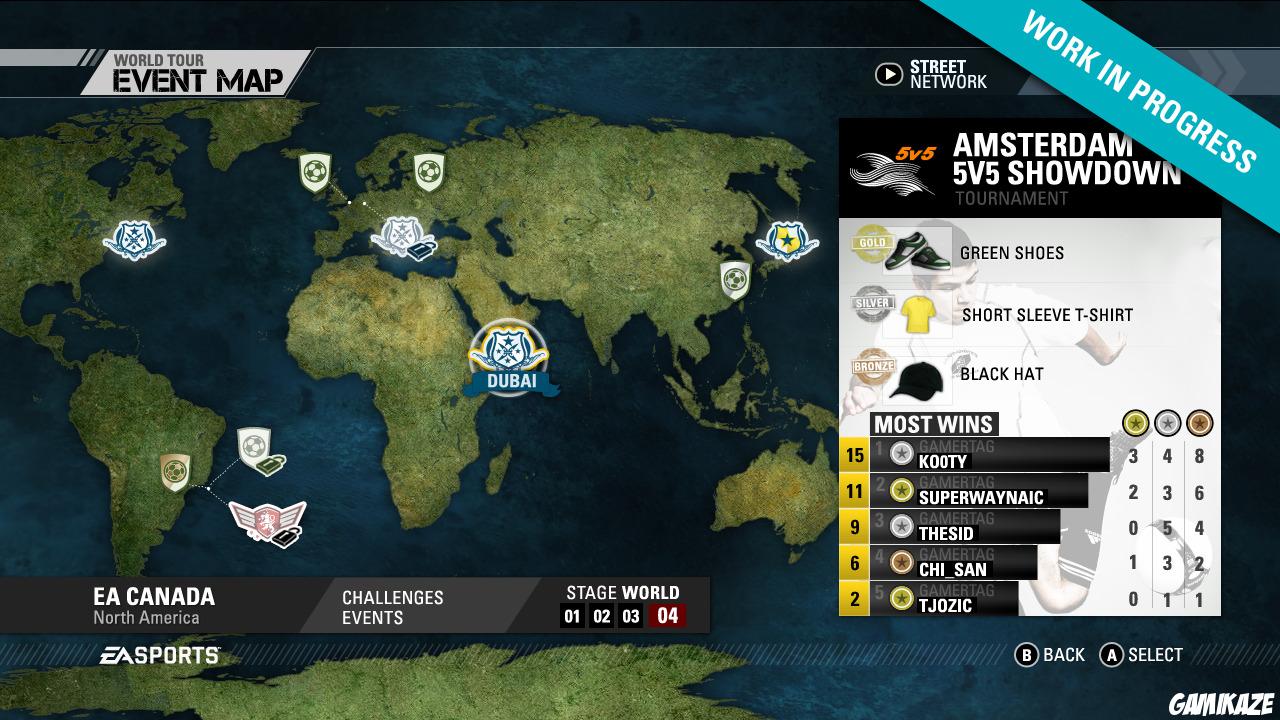The width and height of the screenshot is (1280, 720).
Task: Select the KO0TY leaderboard row
Action: (x=990, y=455)
